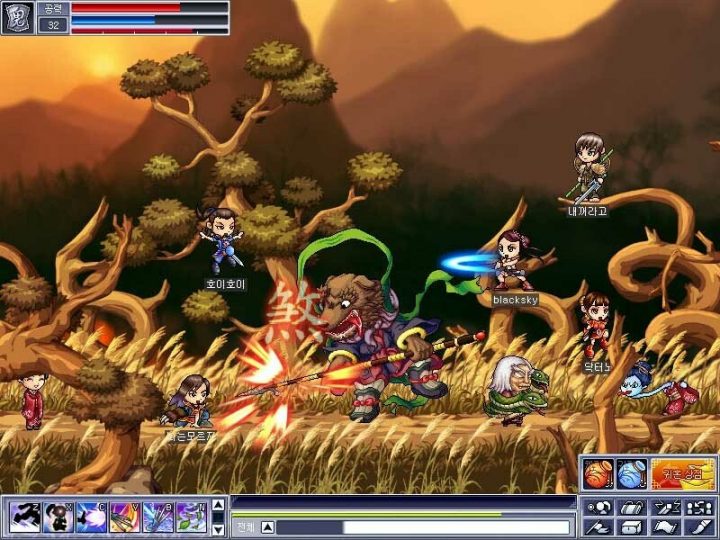
Task: Use the X dark orb skill
Action: [x=58, y=516]
